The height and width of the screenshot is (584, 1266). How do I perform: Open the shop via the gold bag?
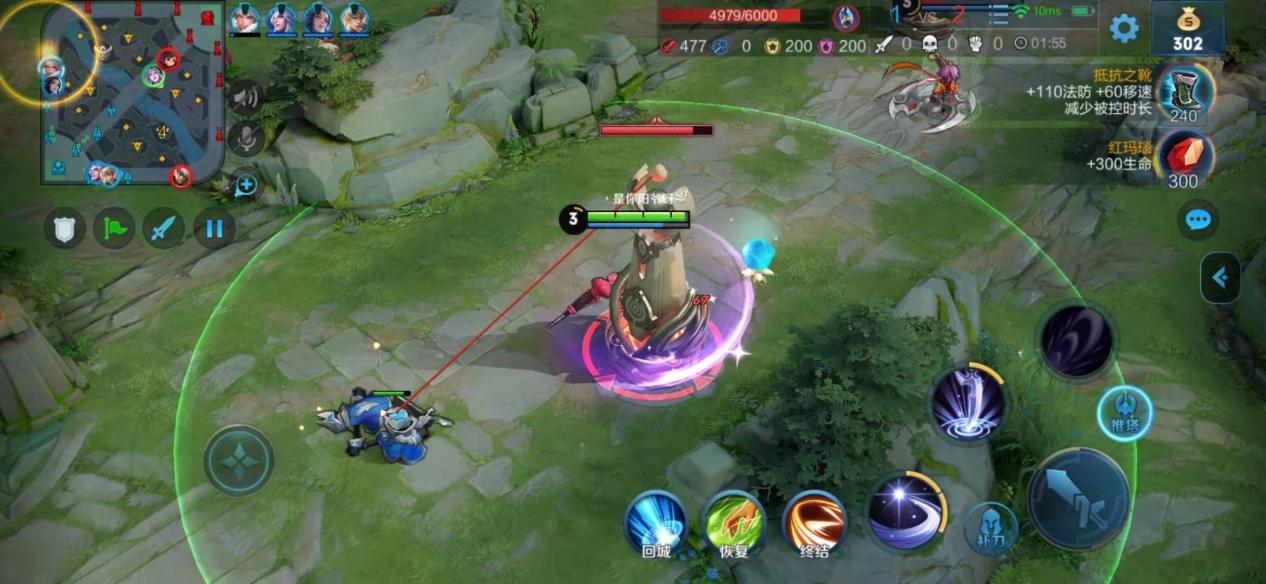[1188, 27]
